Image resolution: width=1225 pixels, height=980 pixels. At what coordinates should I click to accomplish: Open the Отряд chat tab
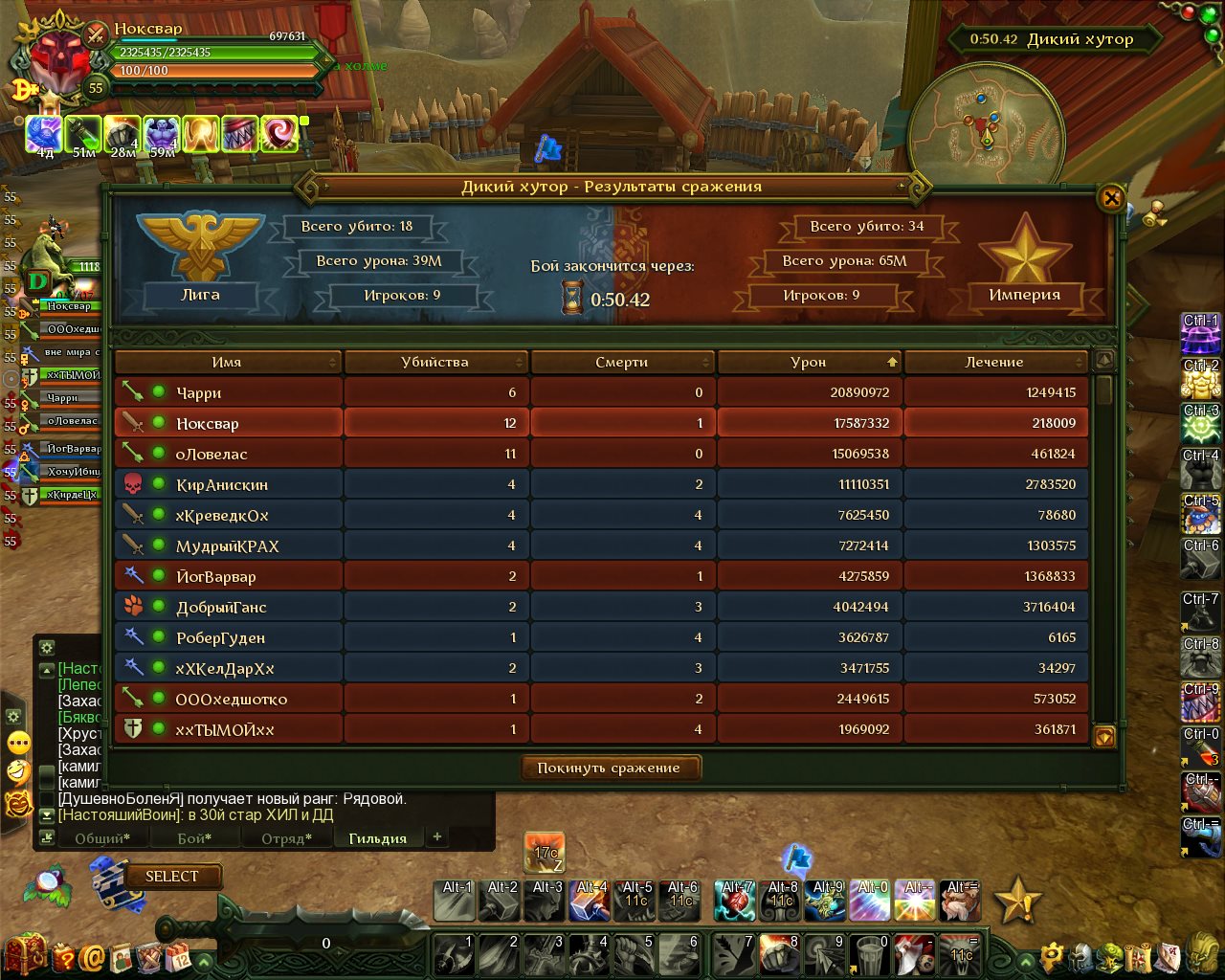[286, 838]
